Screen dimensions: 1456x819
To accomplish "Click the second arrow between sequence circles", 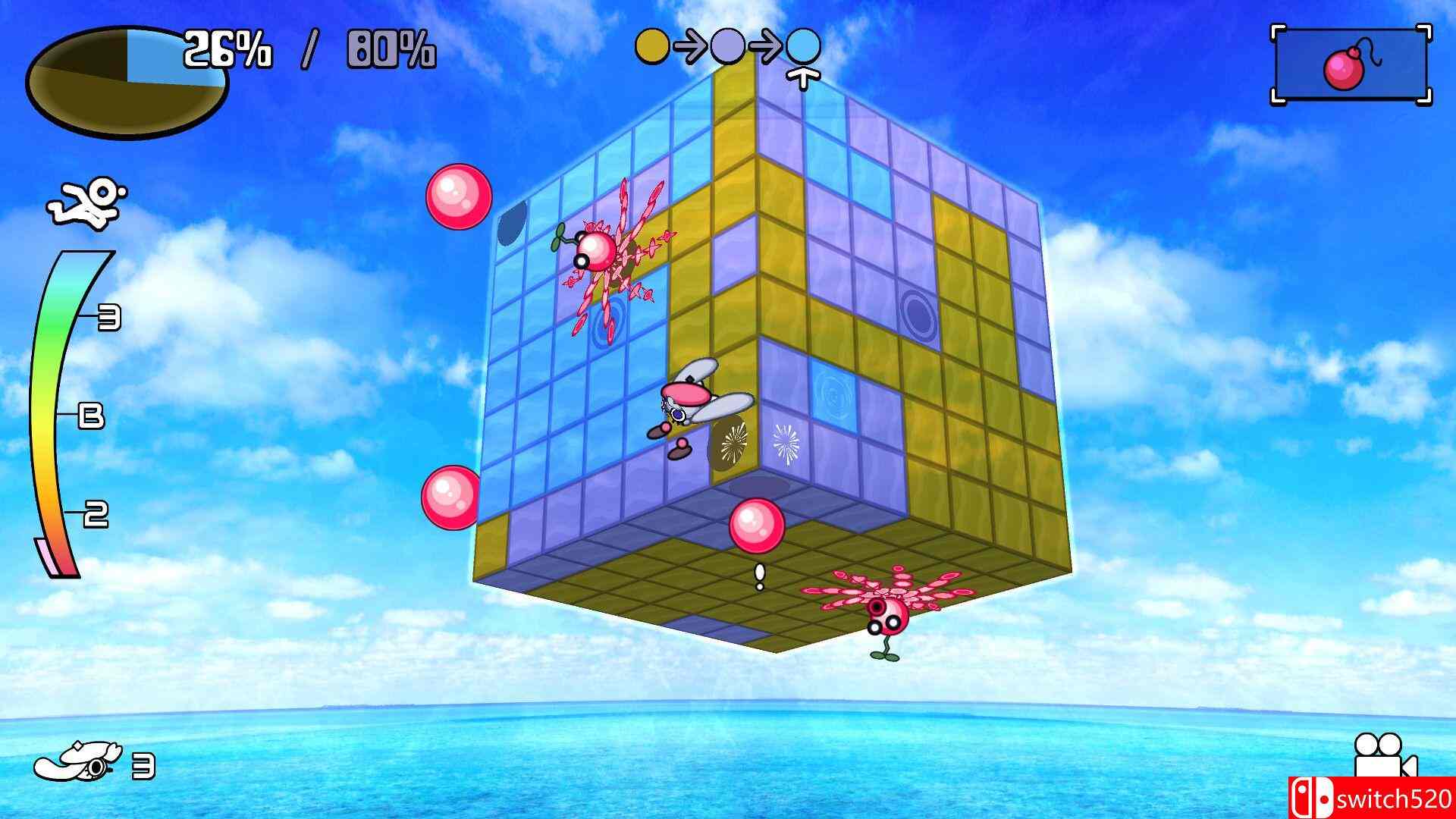I will [x=767, y=45].
